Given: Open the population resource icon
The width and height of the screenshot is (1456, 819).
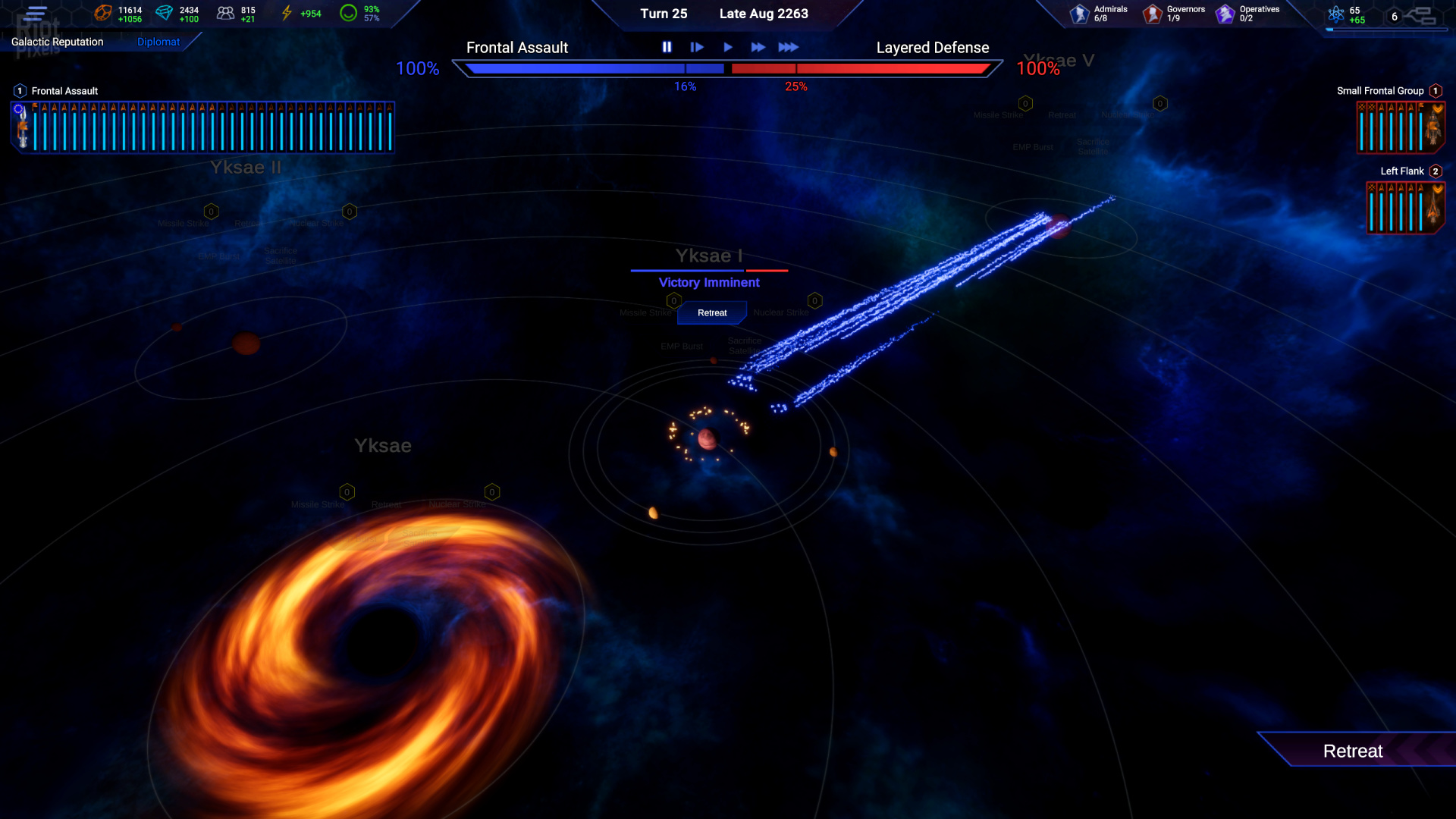Looking at the screenshot, I should pos(225,13).
